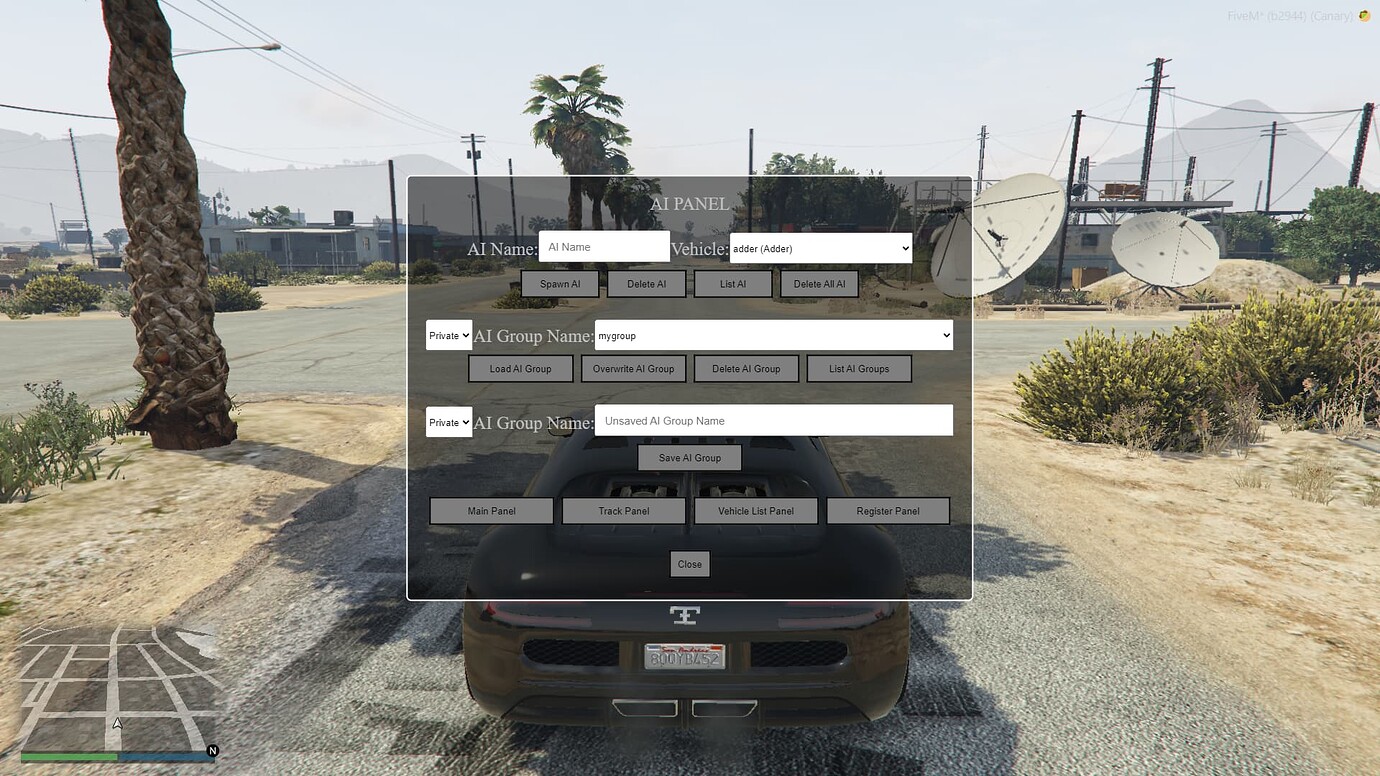The image size is (1380, 776).
Task: Click the Spawn AI button
Action: point(559,283)
